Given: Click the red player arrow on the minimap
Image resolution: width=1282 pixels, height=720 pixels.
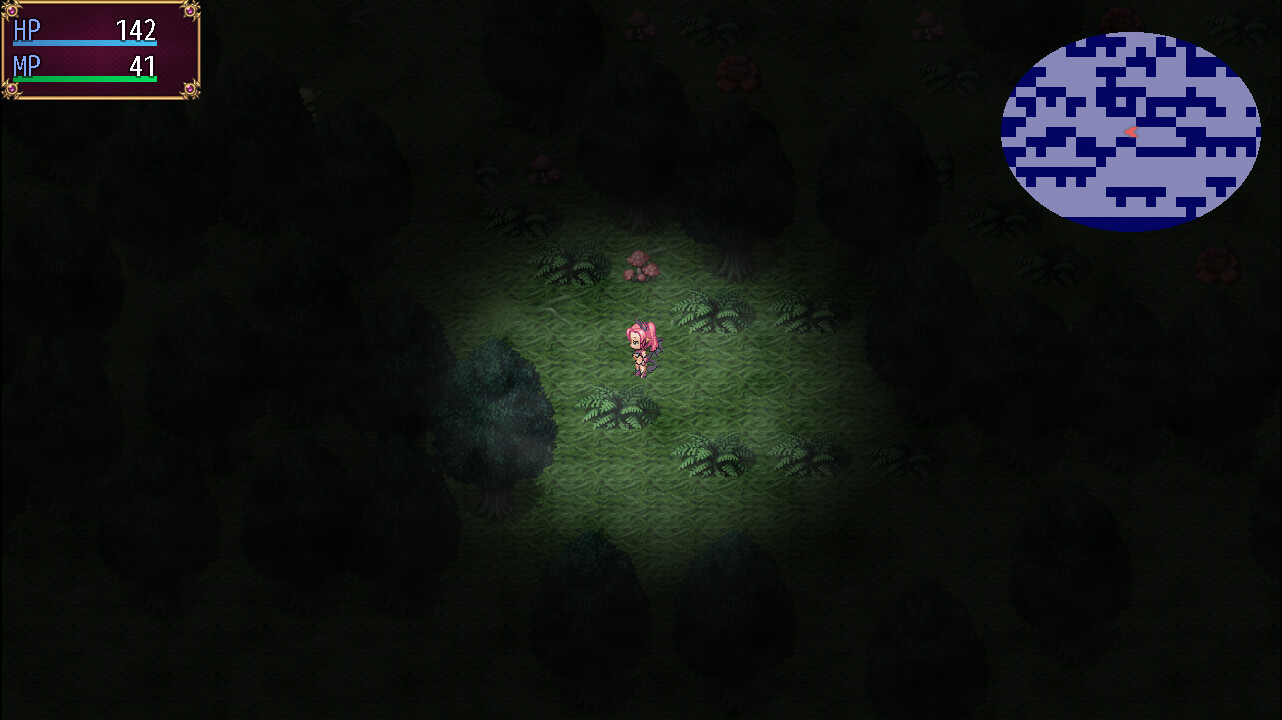Looking at the screenshot, I should [x=1131, y=130].
